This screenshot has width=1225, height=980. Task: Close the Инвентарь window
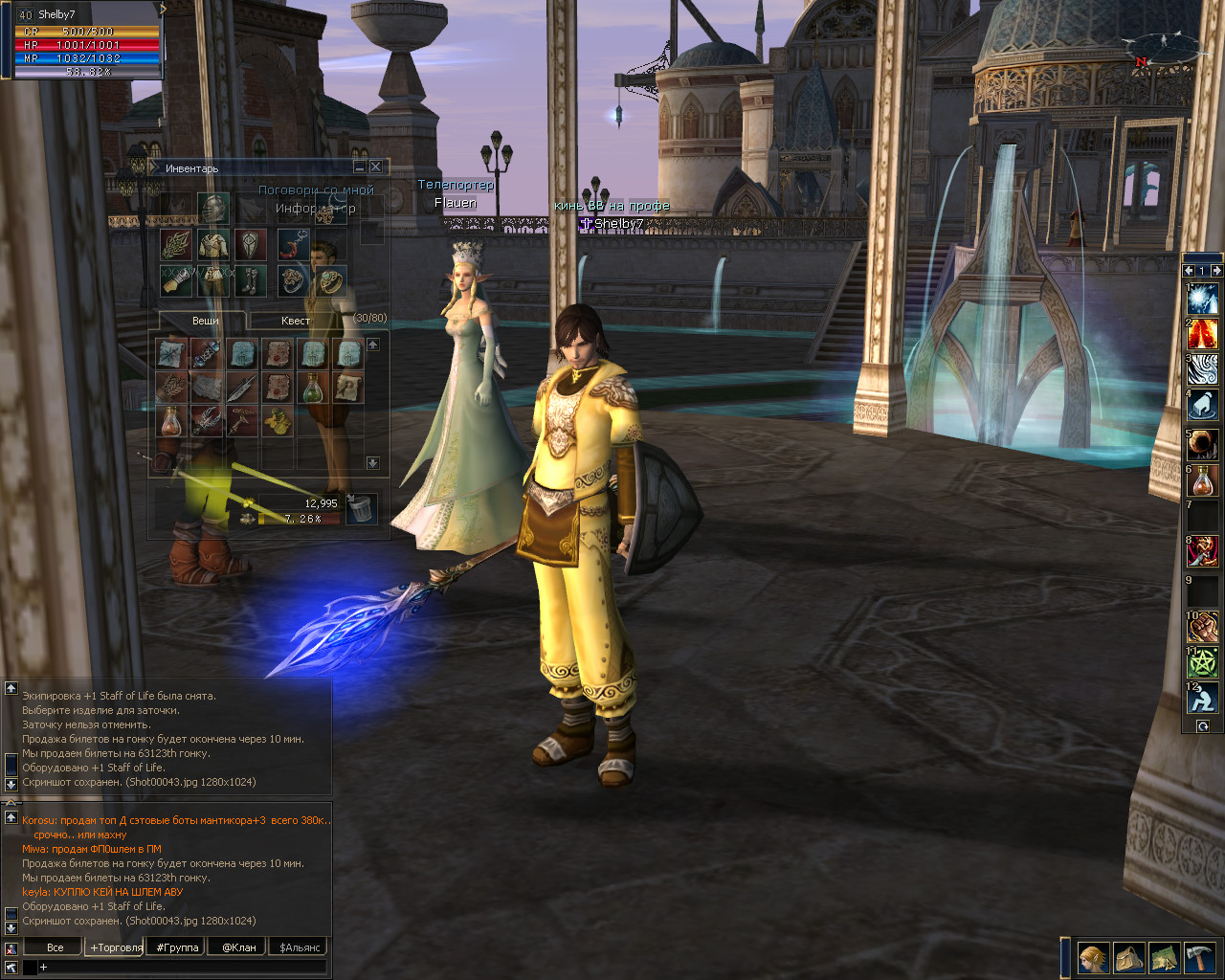(x=375, y=167)
